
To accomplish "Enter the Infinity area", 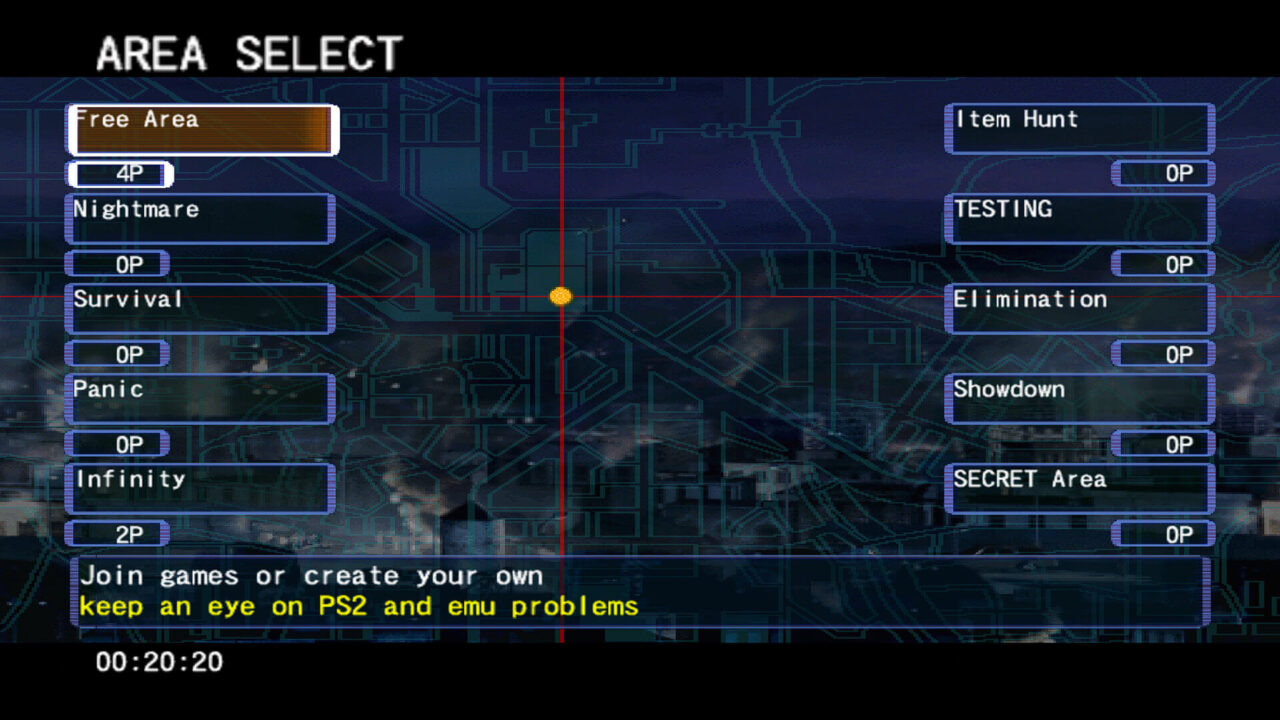I will pos(200,489).
